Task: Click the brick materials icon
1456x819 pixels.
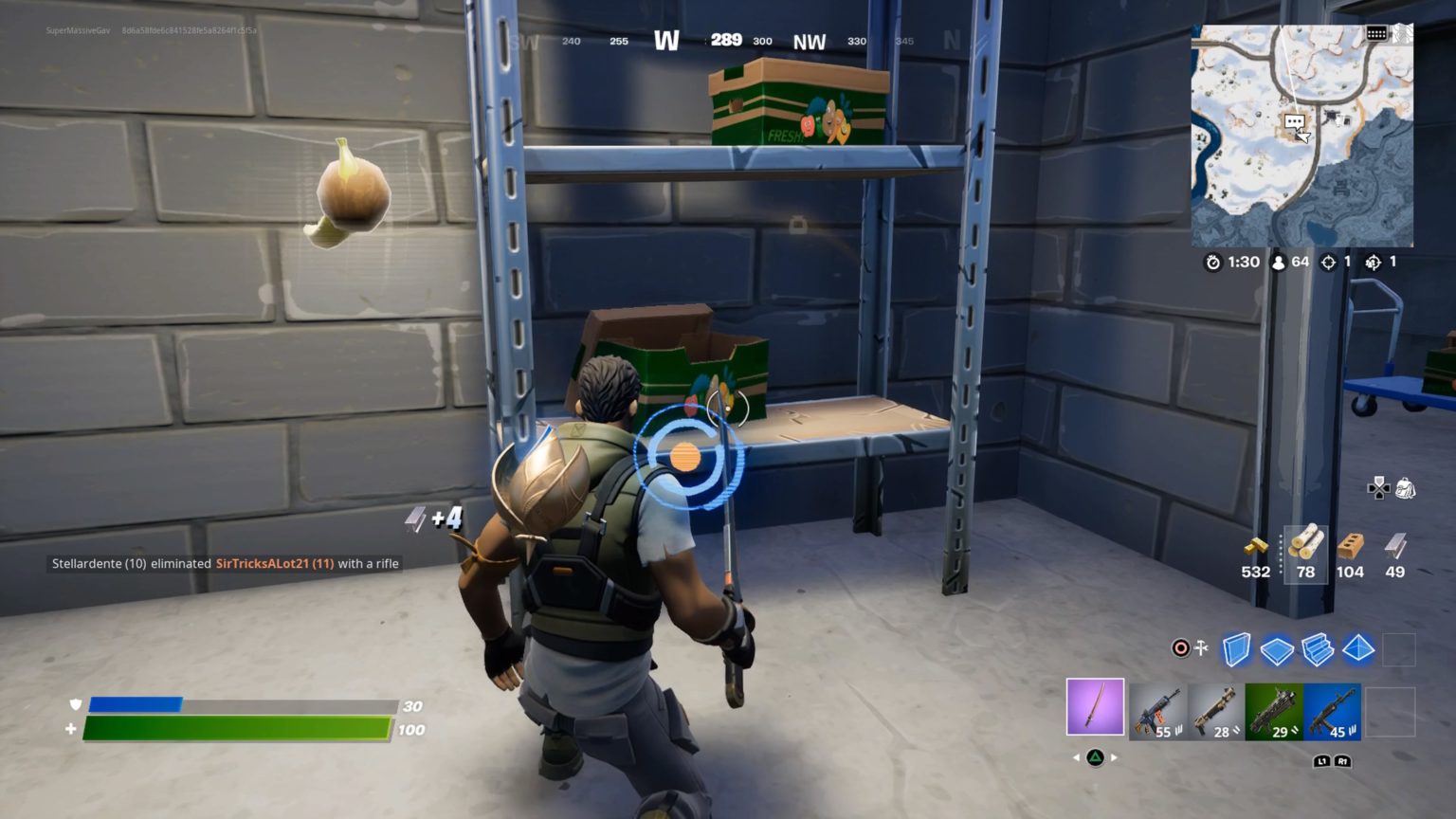Action: pos(1349,548)
